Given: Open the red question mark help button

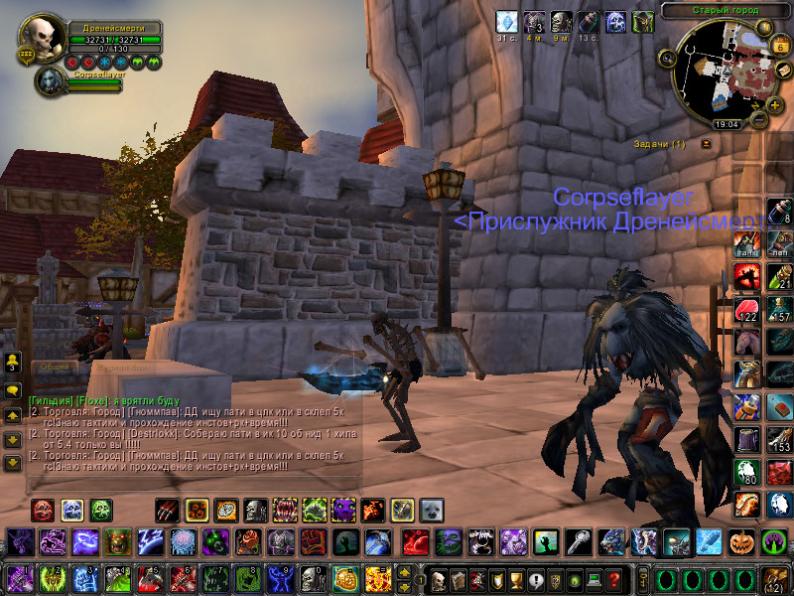Looking at the screenshot, I should [x=614, y=579].
